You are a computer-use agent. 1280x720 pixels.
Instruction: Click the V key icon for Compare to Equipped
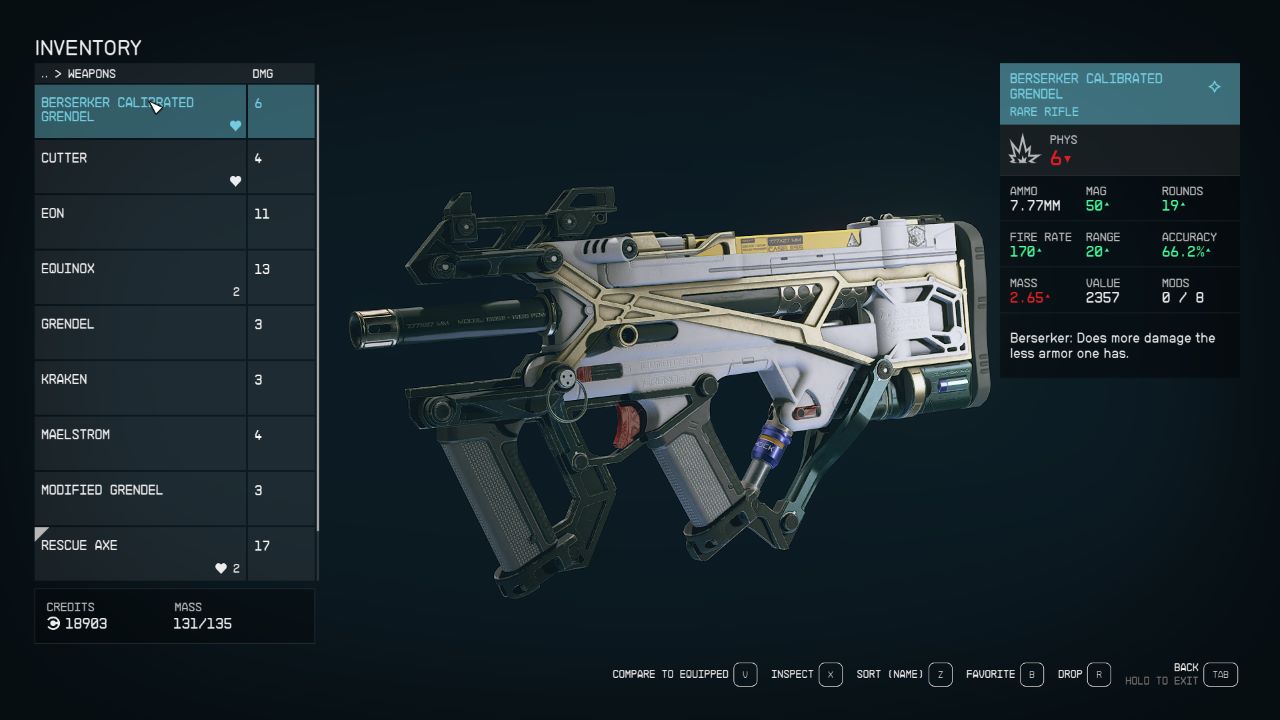coord(745,674)
